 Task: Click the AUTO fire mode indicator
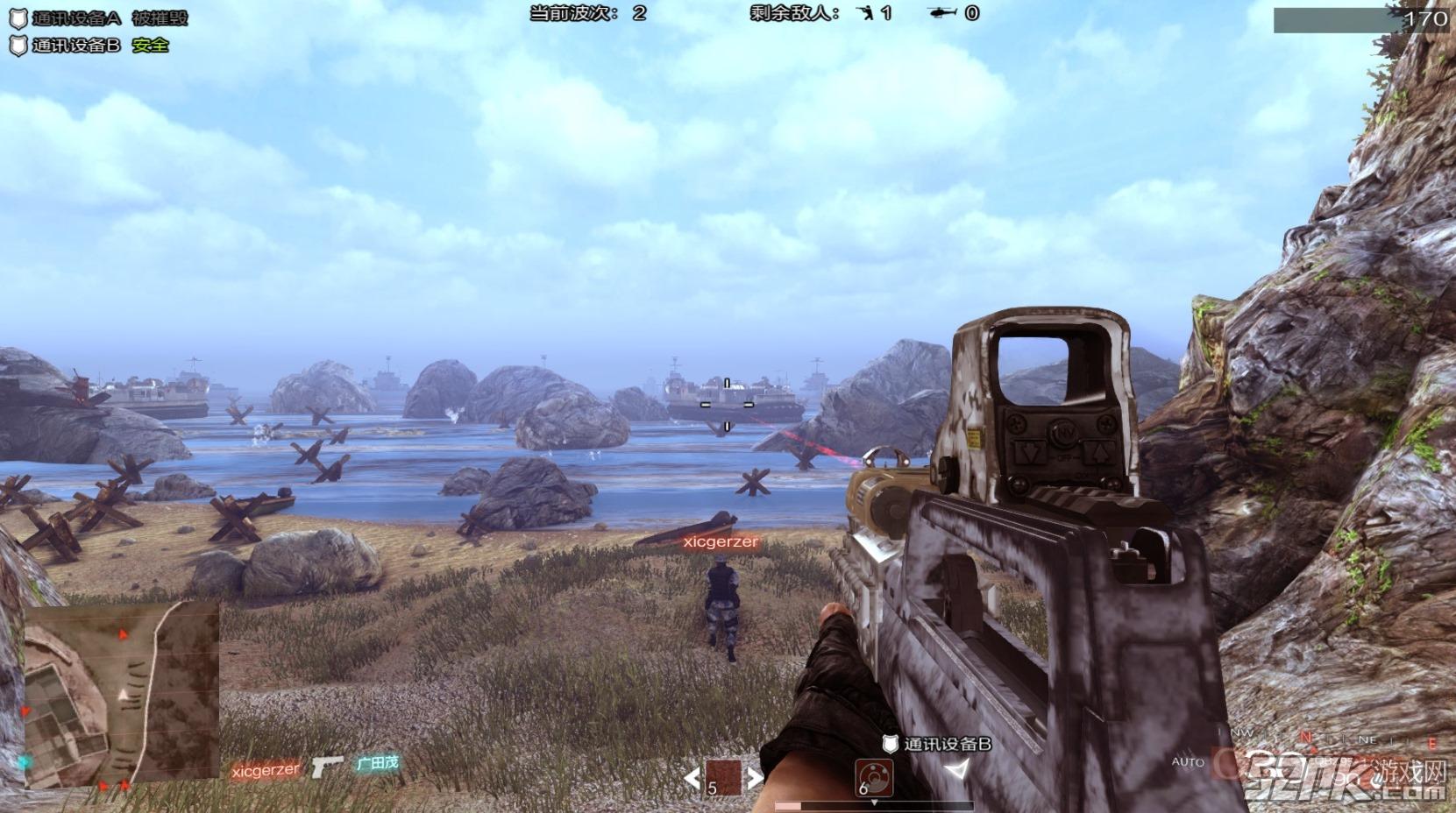[1188, 762]
